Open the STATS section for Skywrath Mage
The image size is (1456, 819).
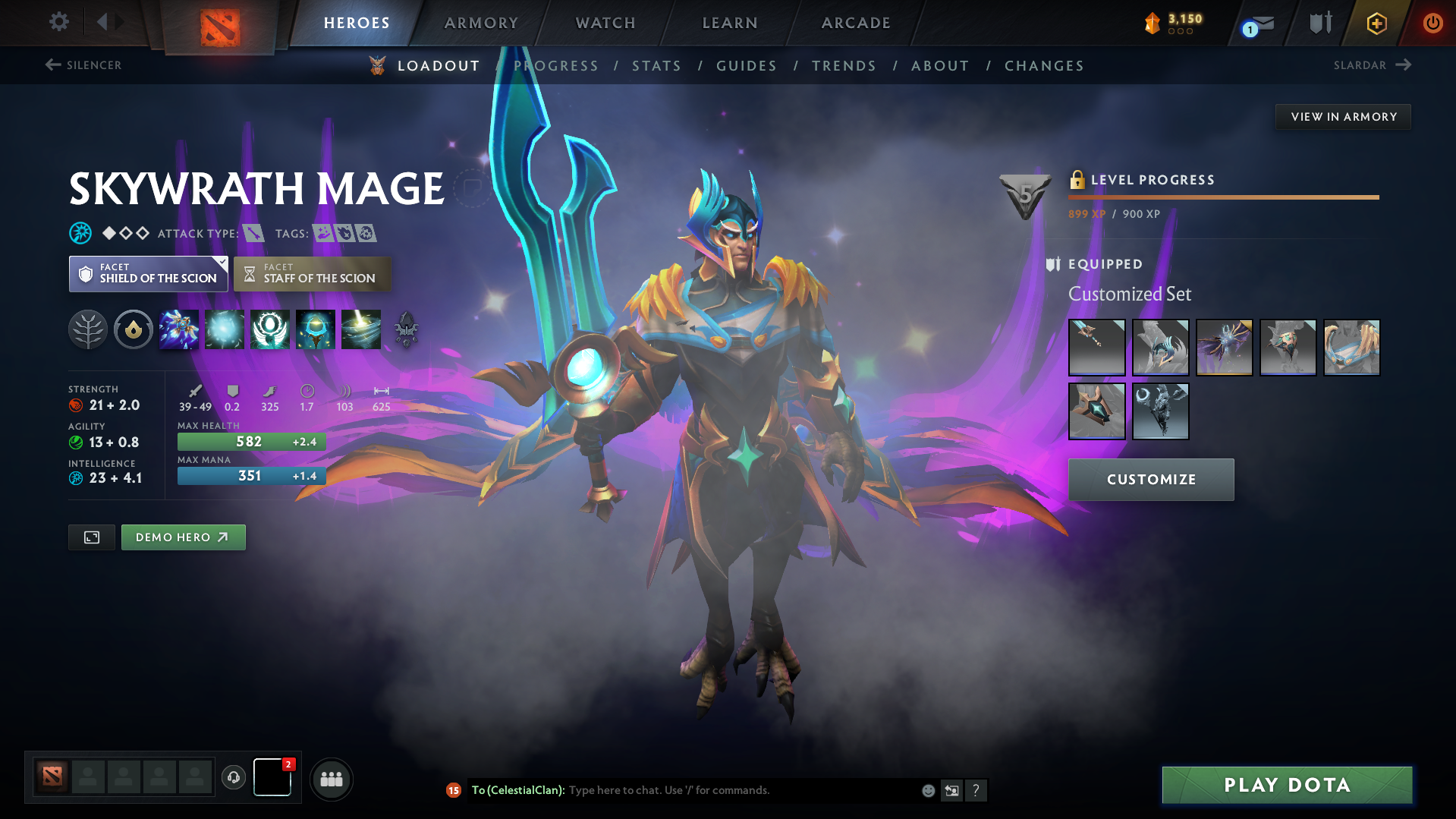(656, 66)
